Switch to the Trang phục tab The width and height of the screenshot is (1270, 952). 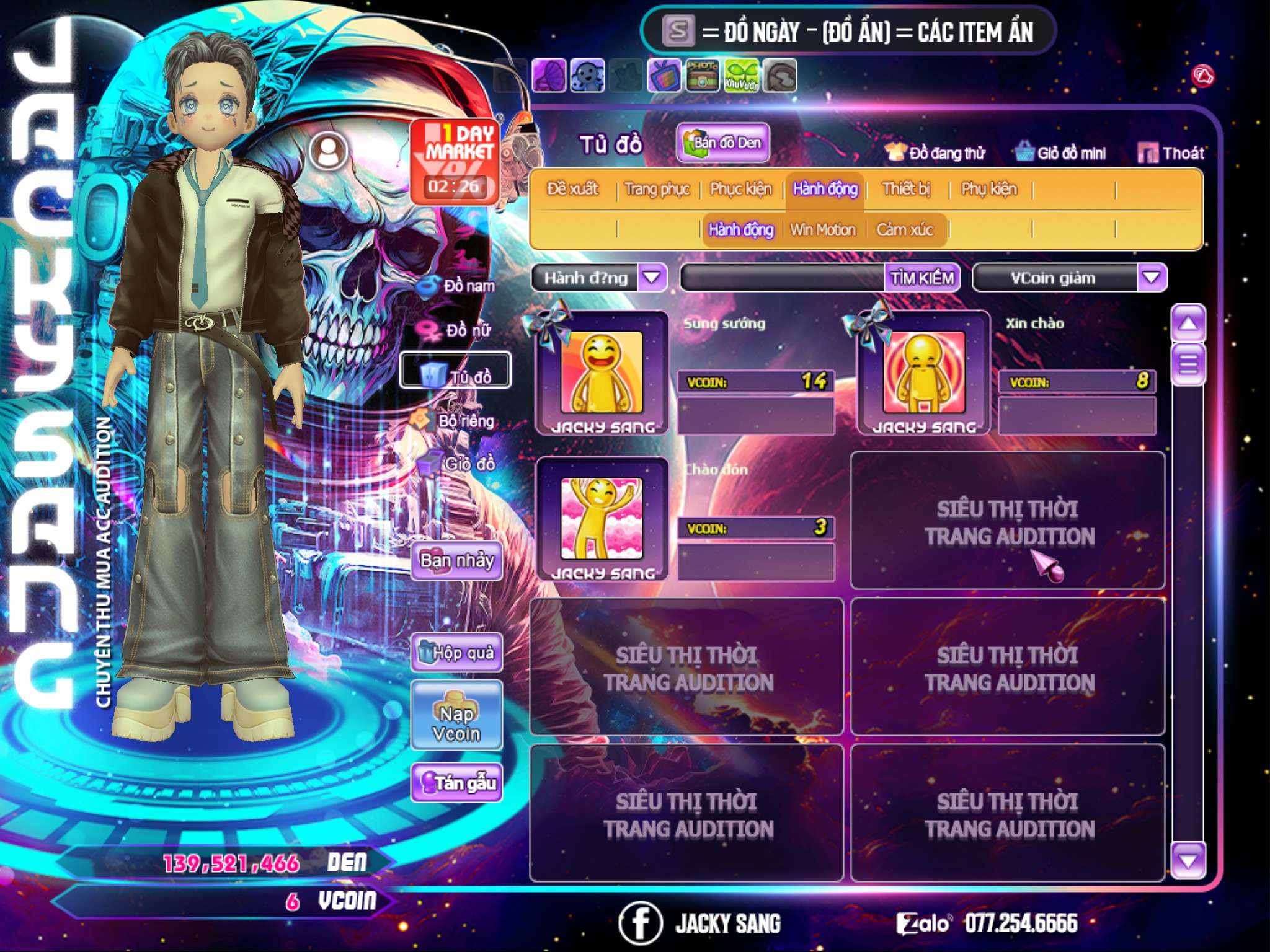[657, 189]
